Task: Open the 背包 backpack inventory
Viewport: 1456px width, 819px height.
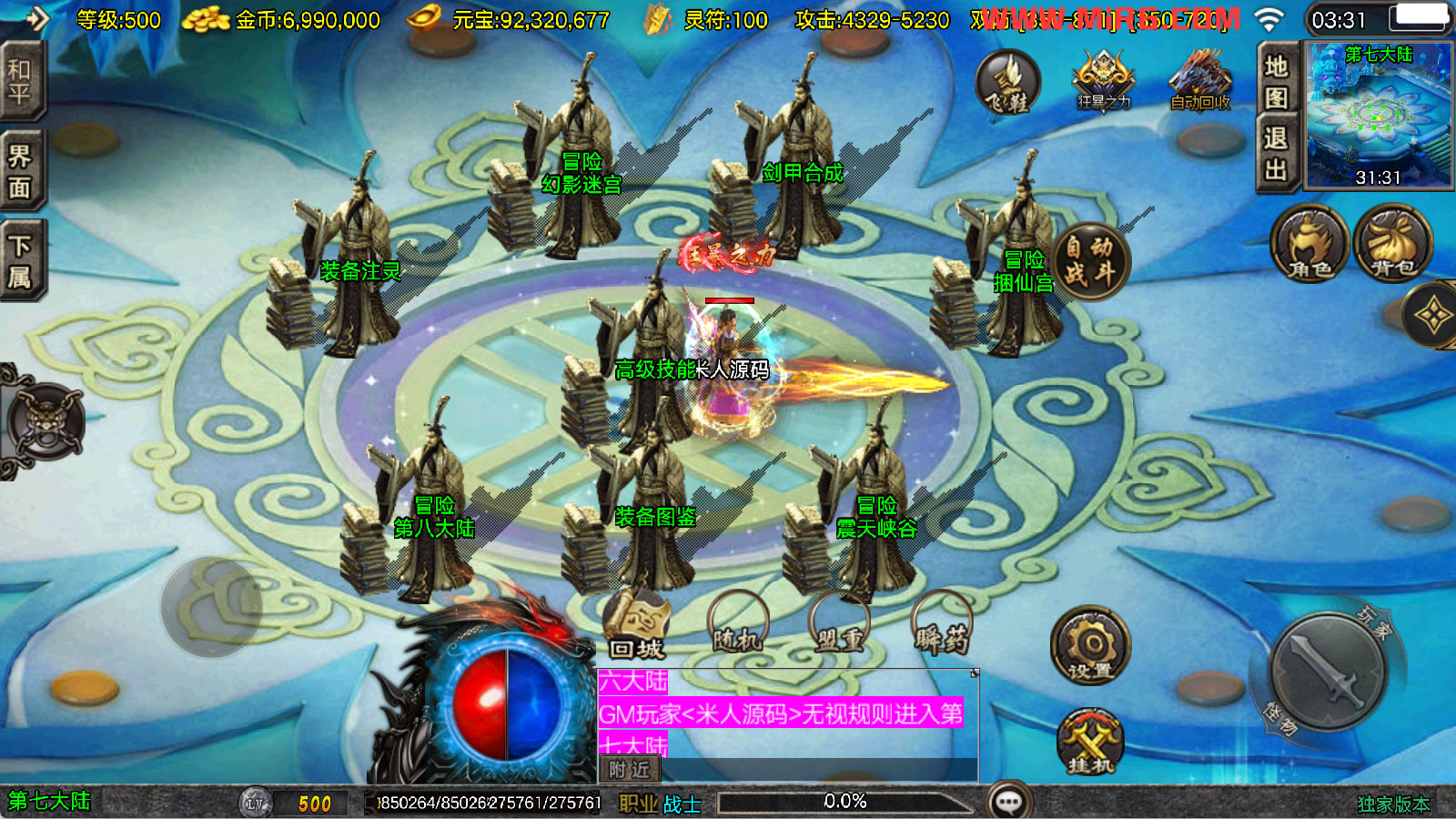Action: tap(1392, 243)
